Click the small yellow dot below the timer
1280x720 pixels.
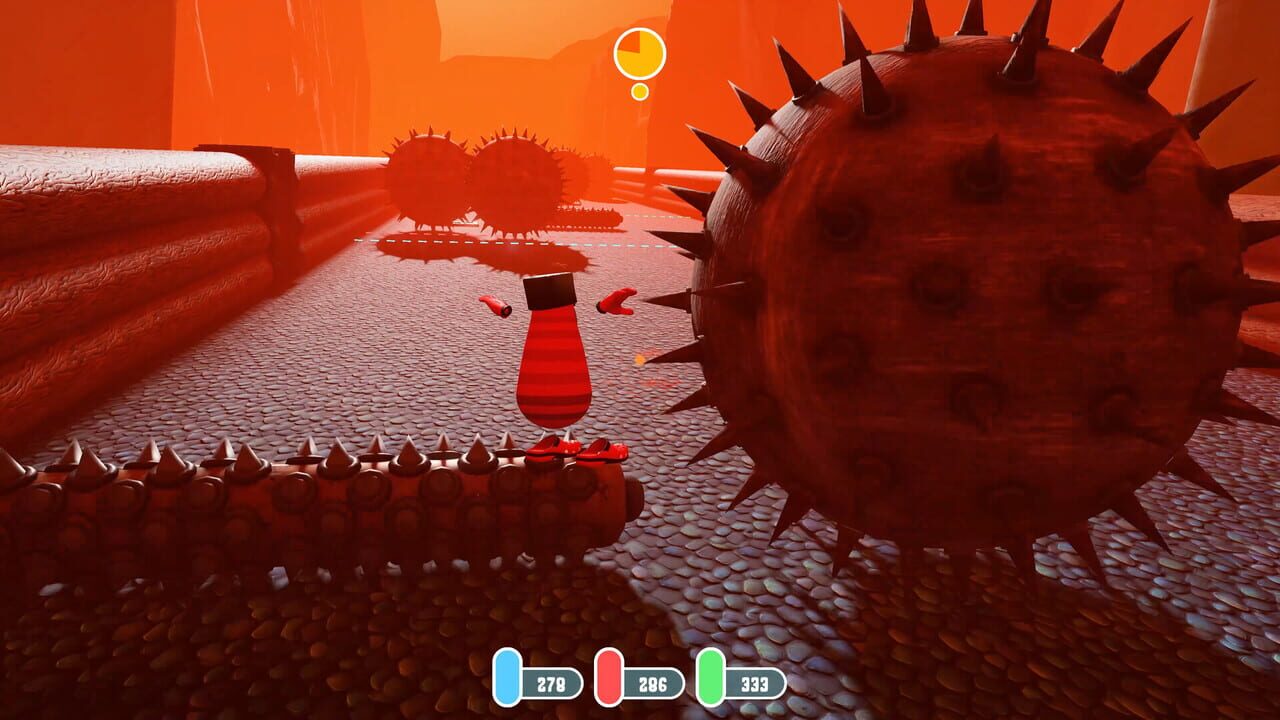point(640,92)
